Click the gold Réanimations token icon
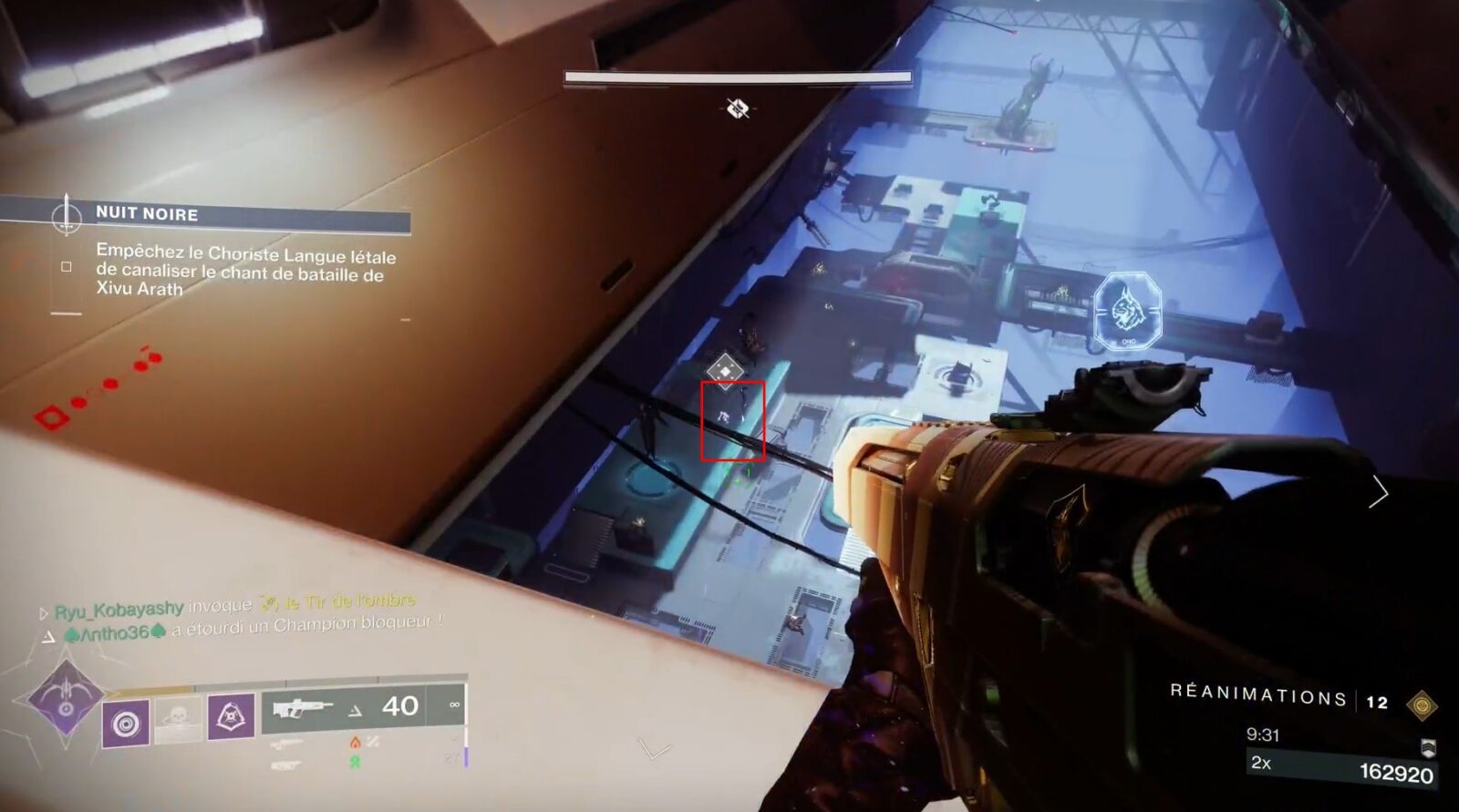The image size is (1459, 812). (1423, 705)
